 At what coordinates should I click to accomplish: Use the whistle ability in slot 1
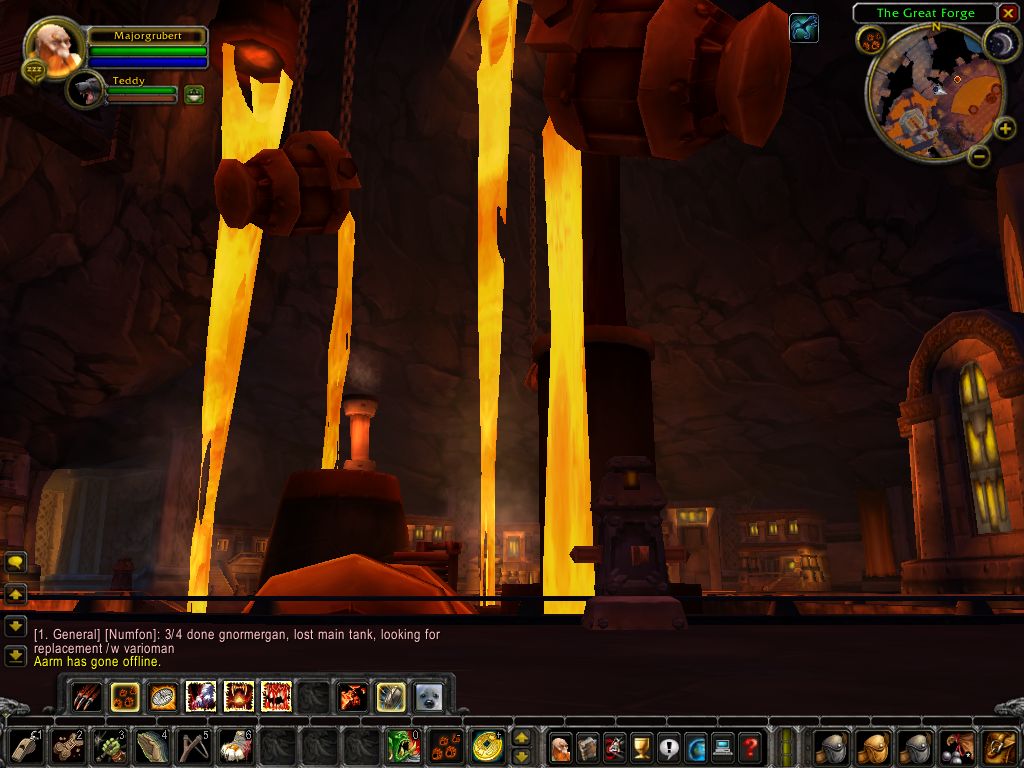coord(27,747)
